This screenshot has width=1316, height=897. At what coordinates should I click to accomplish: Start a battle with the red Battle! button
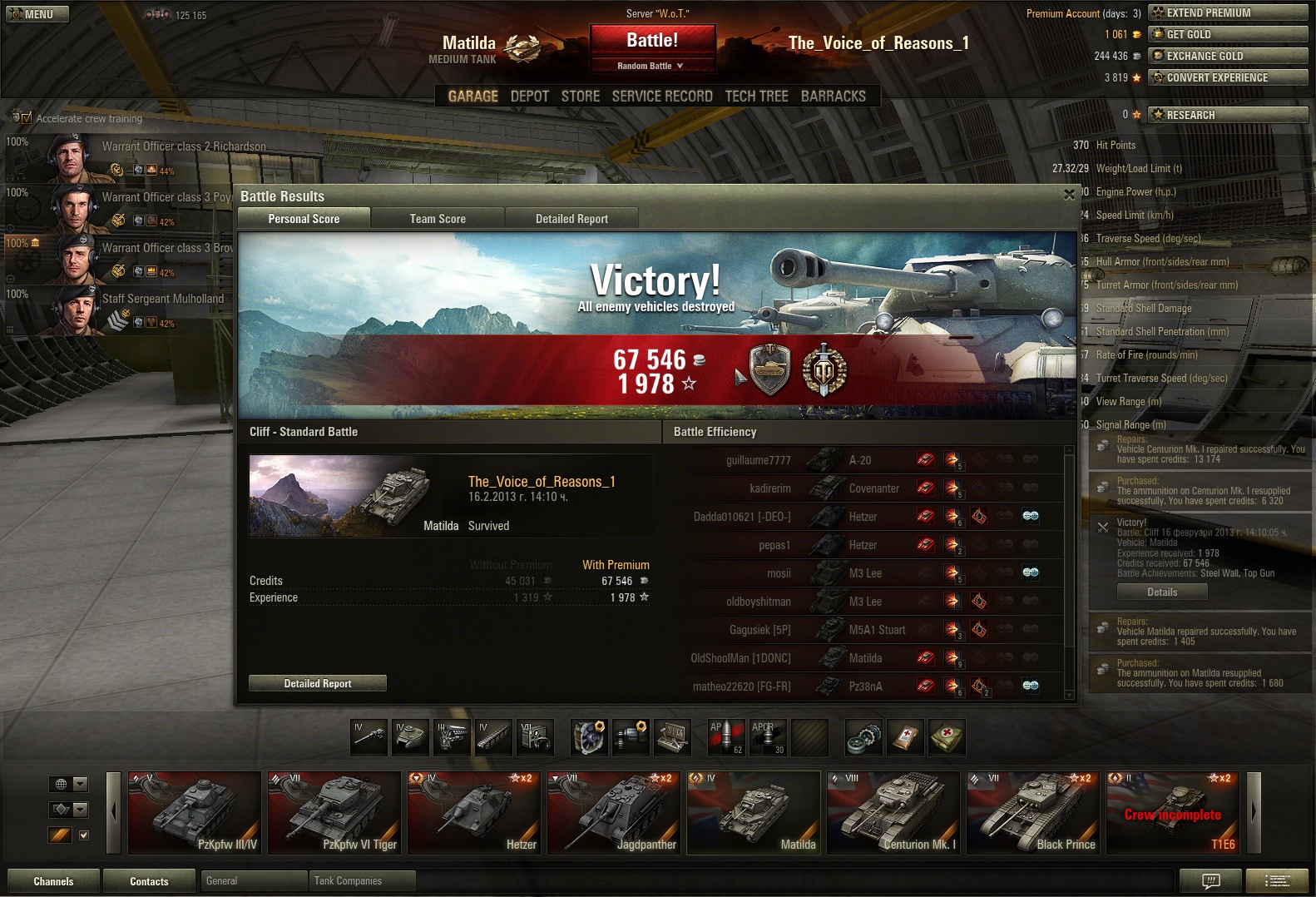(652, 41)
